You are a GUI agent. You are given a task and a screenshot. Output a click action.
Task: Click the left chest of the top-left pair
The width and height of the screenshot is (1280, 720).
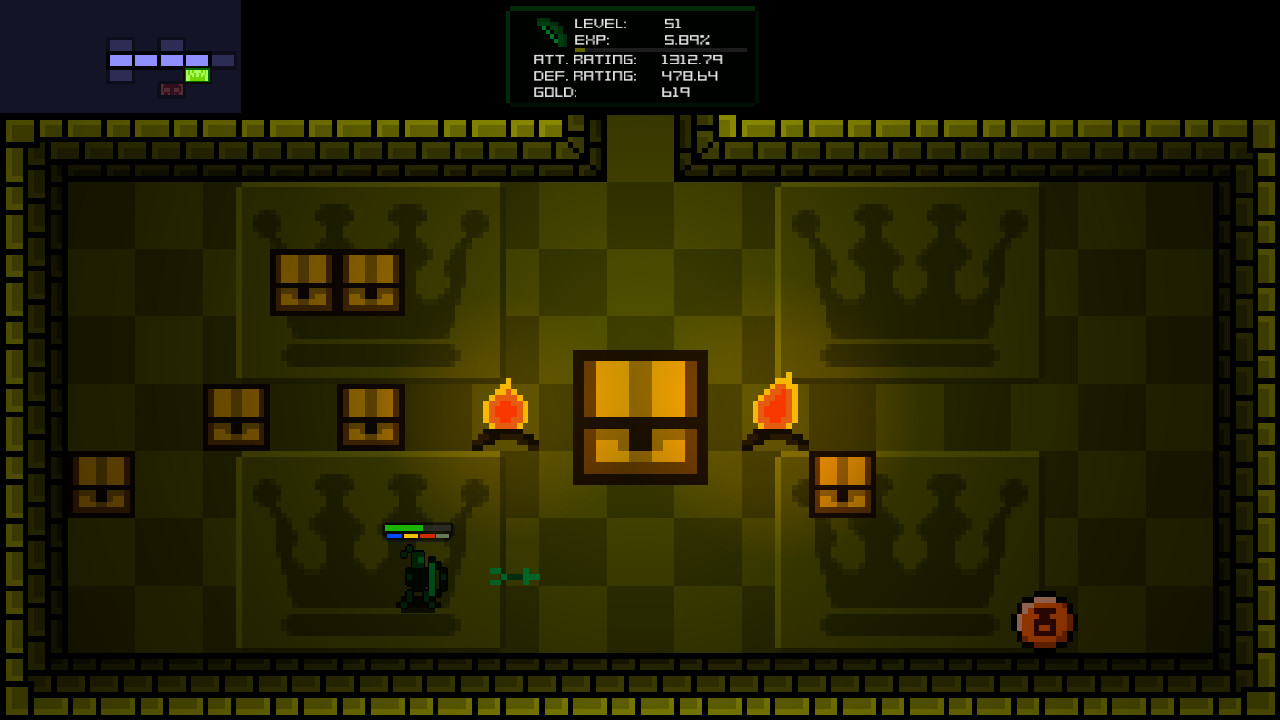tap(302, 281)
